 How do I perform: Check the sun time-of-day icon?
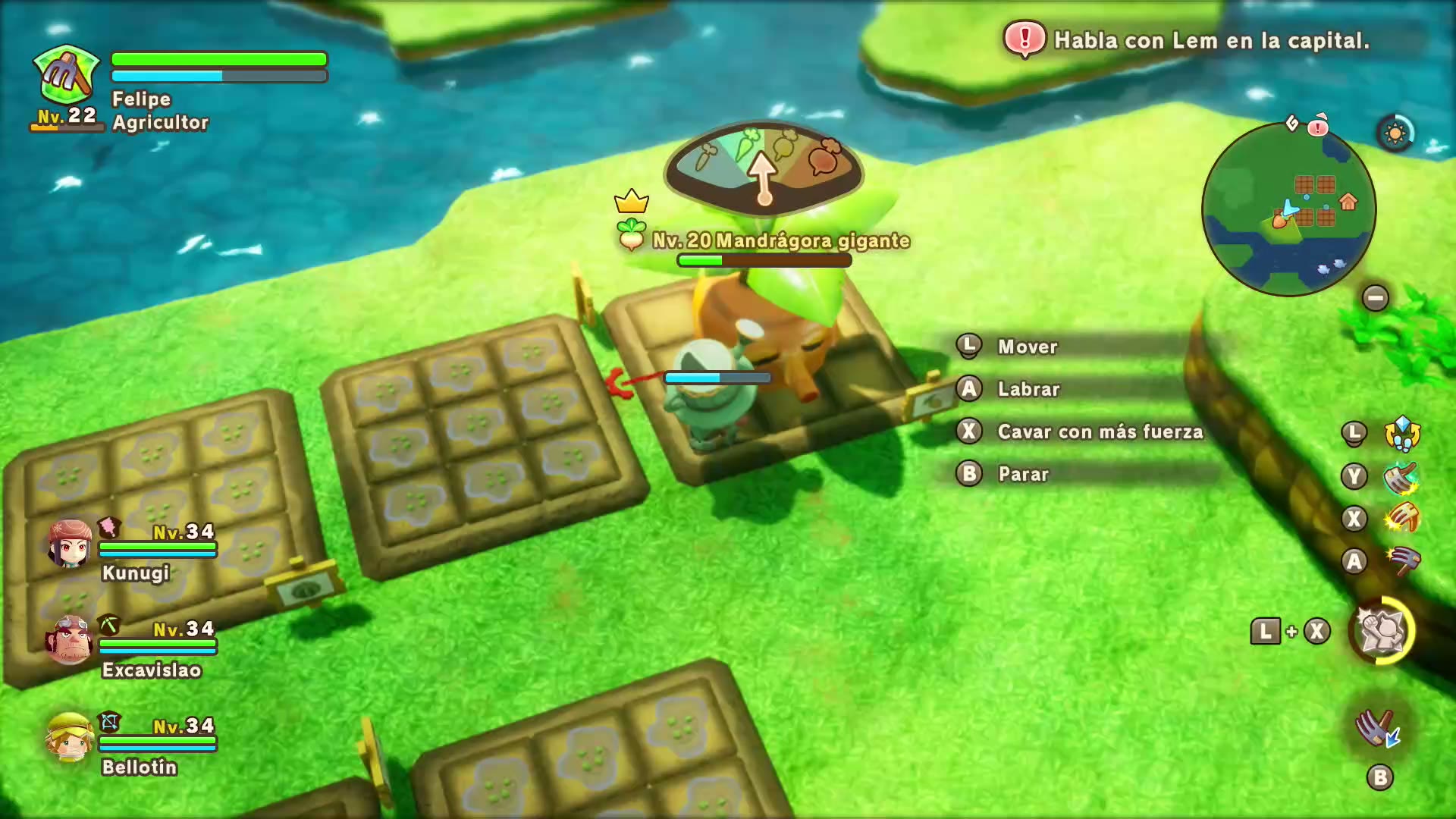1395,134
